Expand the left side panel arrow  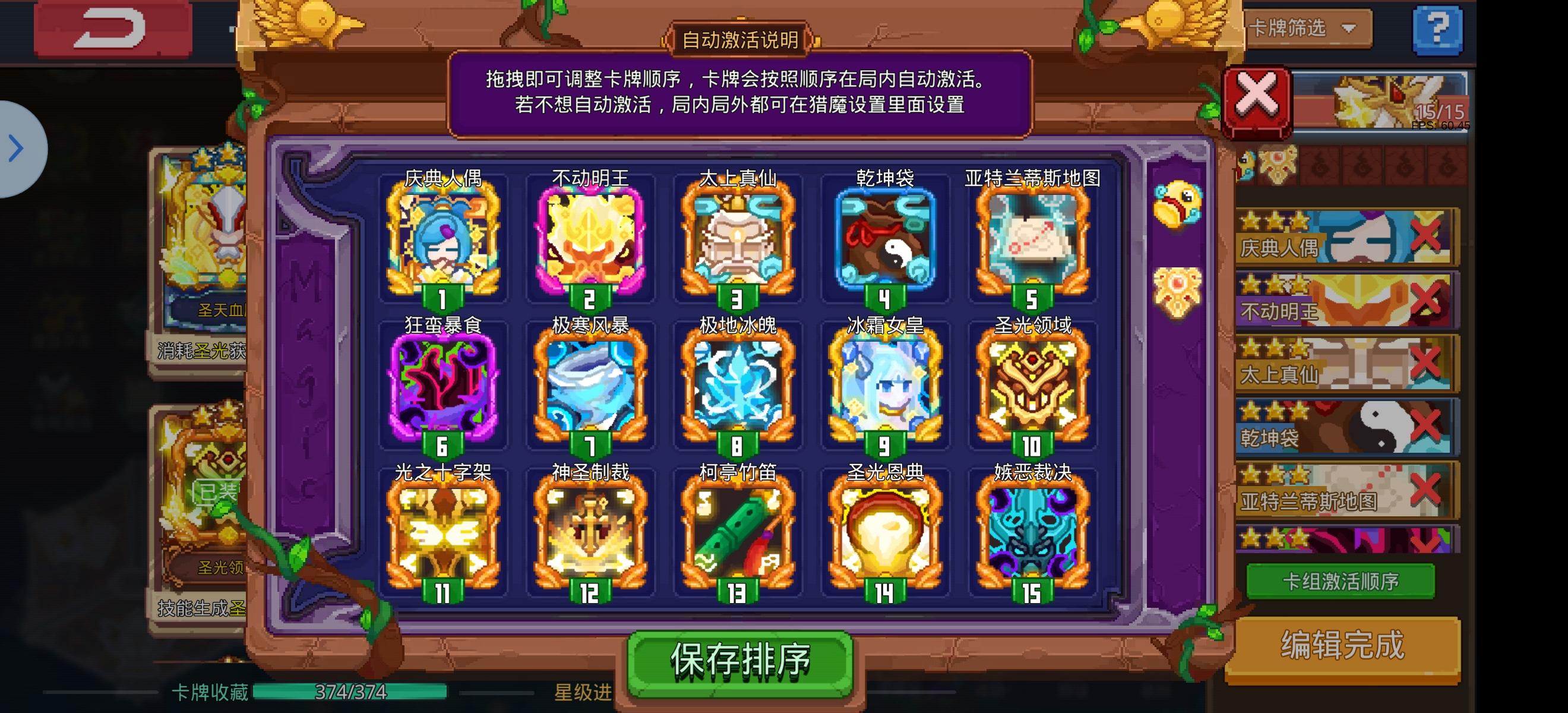[x=15, y=148]
